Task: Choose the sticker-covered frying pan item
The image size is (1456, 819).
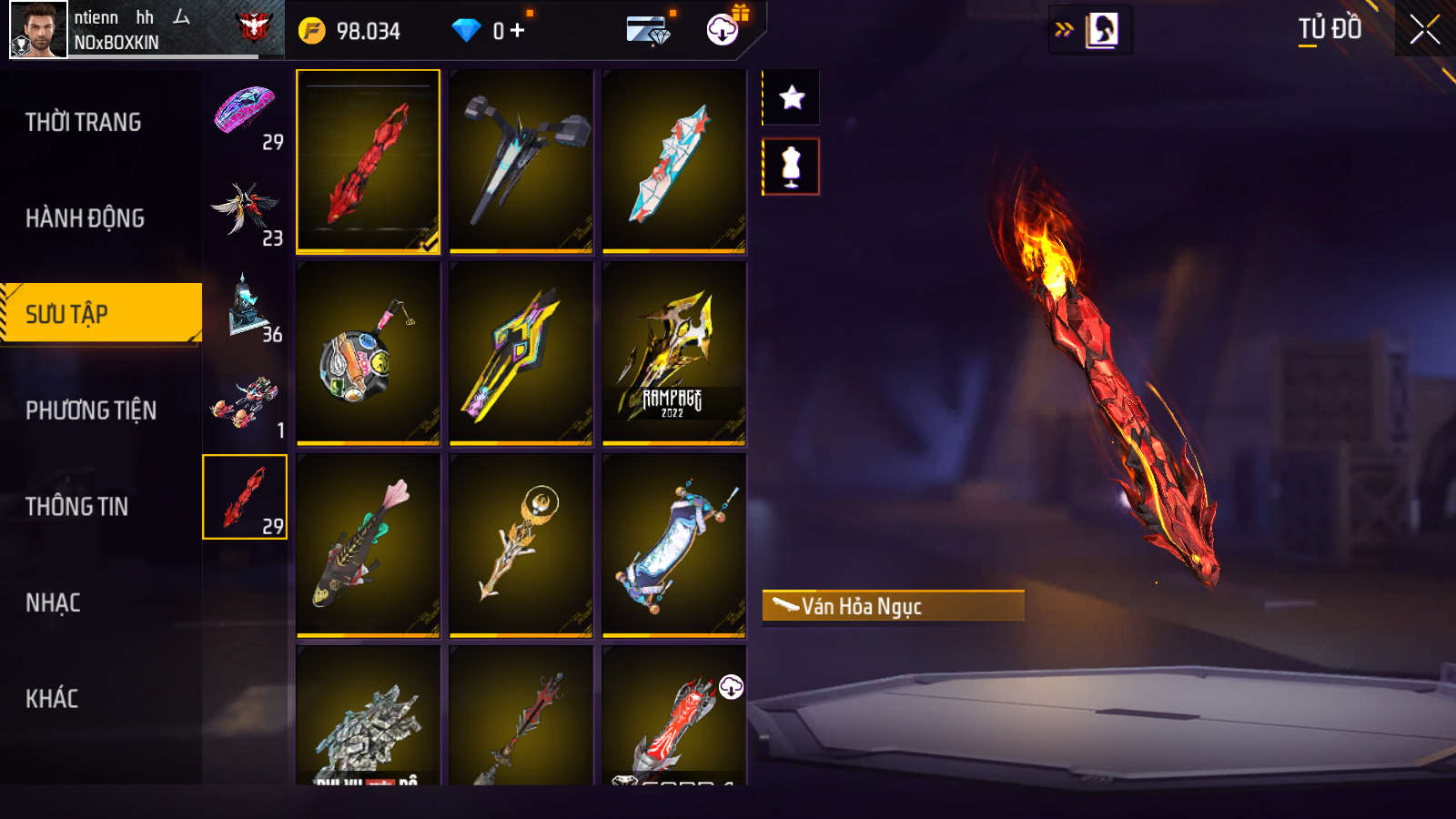Action: [368, 353]
